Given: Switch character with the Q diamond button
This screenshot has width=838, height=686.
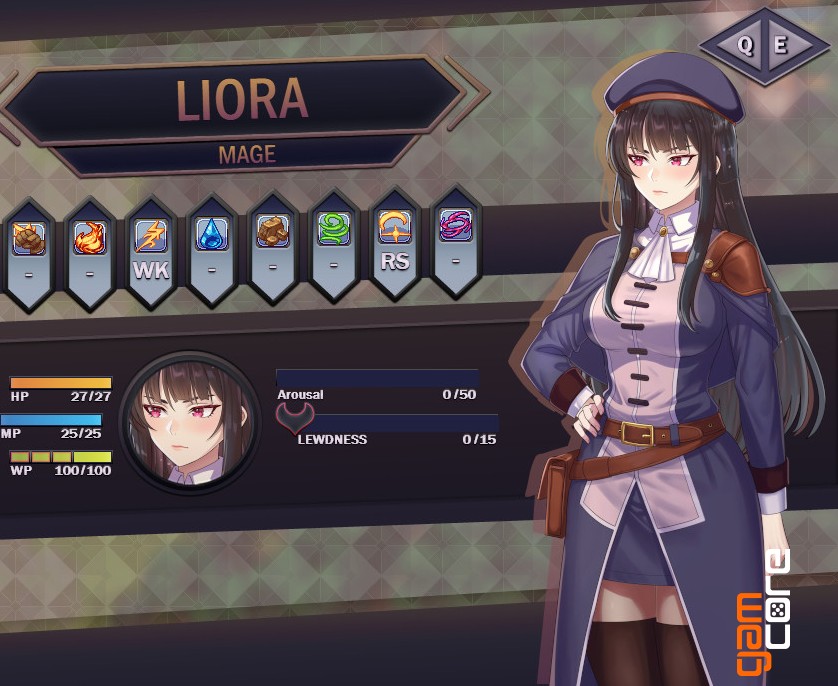Looking at the screenshot, I should click(746, 45).
